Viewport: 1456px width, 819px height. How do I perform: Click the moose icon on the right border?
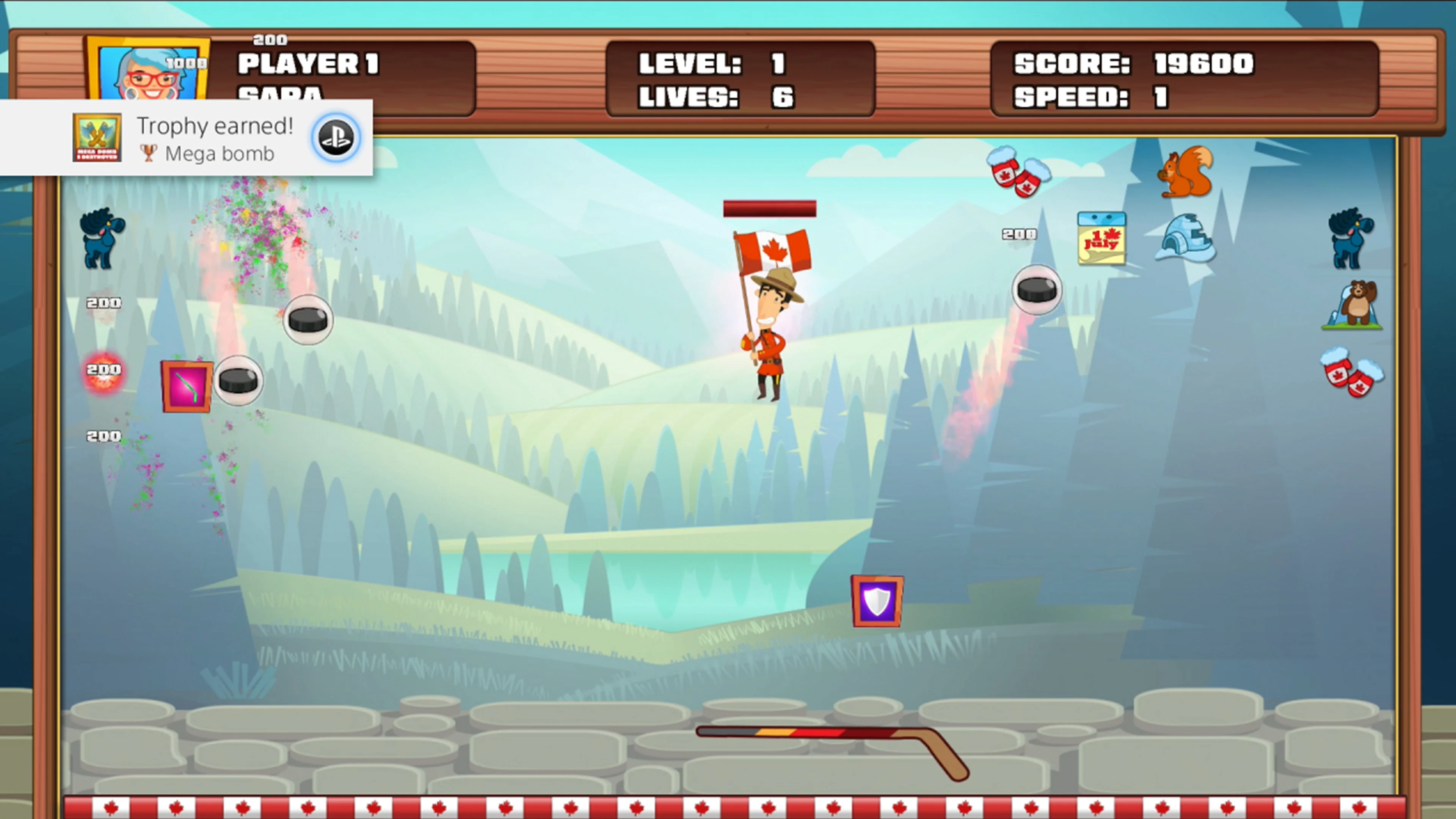[x=1350, y=240]
